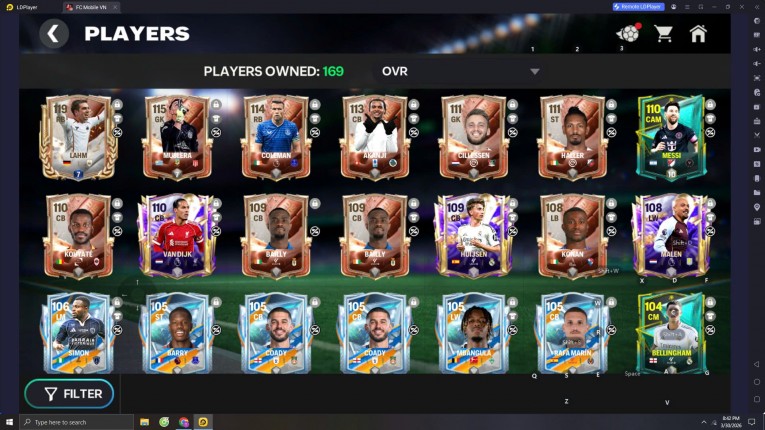Viewport: 765px width, 430px height.
Task: Choose the Muslera goalkeeper card
Action: point(176,138)
